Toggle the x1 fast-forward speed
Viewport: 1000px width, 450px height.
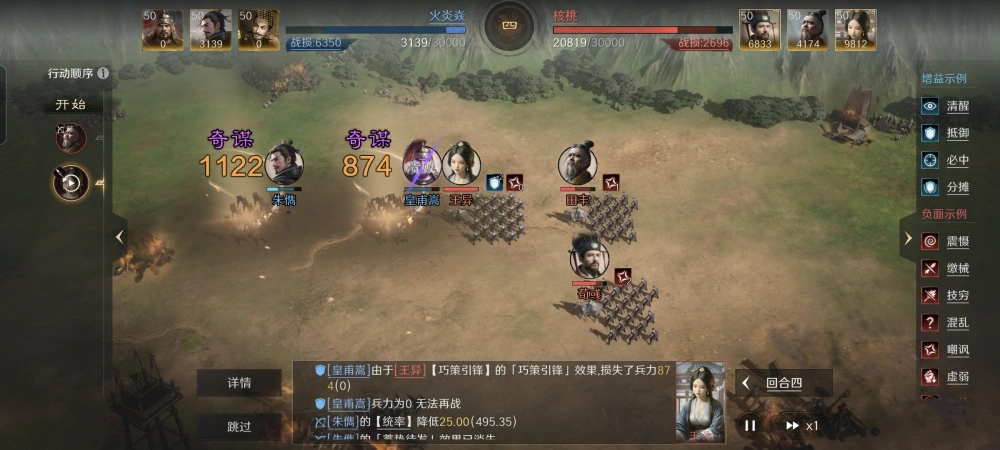click(x=800, y=425)
